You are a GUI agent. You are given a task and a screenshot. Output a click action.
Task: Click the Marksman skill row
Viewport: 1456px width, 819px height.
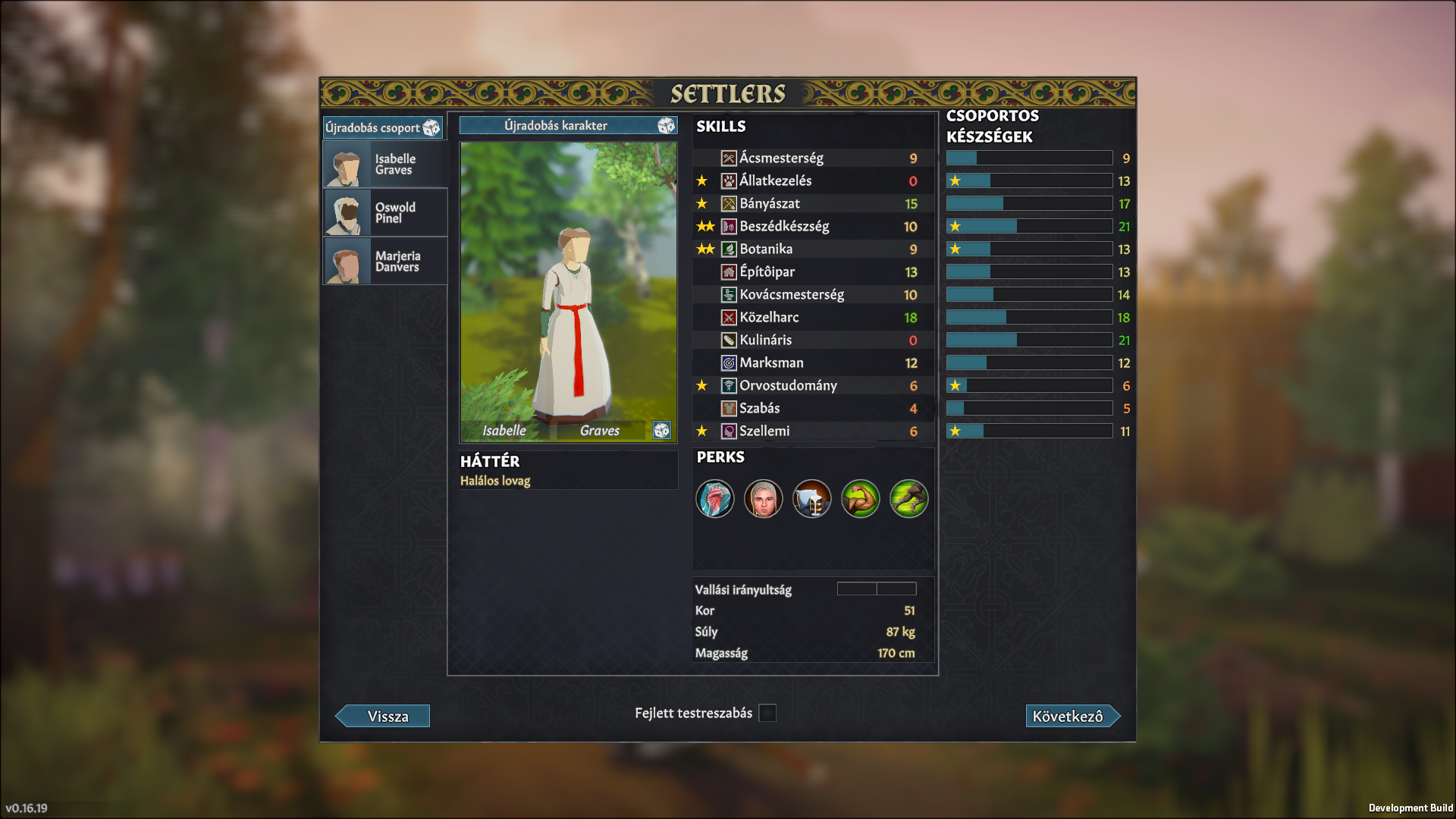(813, 363)
